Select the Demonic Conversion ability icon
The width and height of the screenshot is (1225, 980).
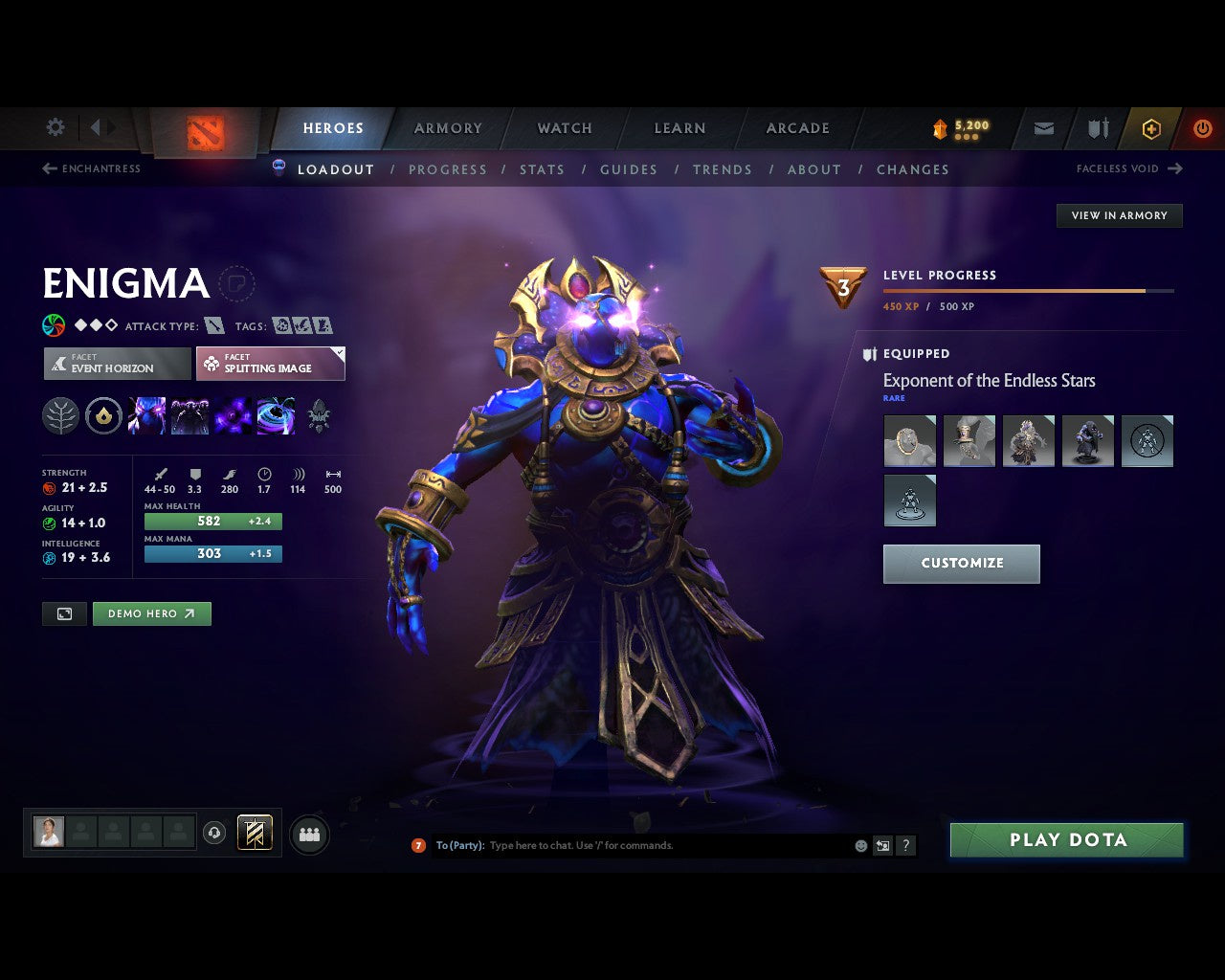pyautogui.click(x=189, y=415)
